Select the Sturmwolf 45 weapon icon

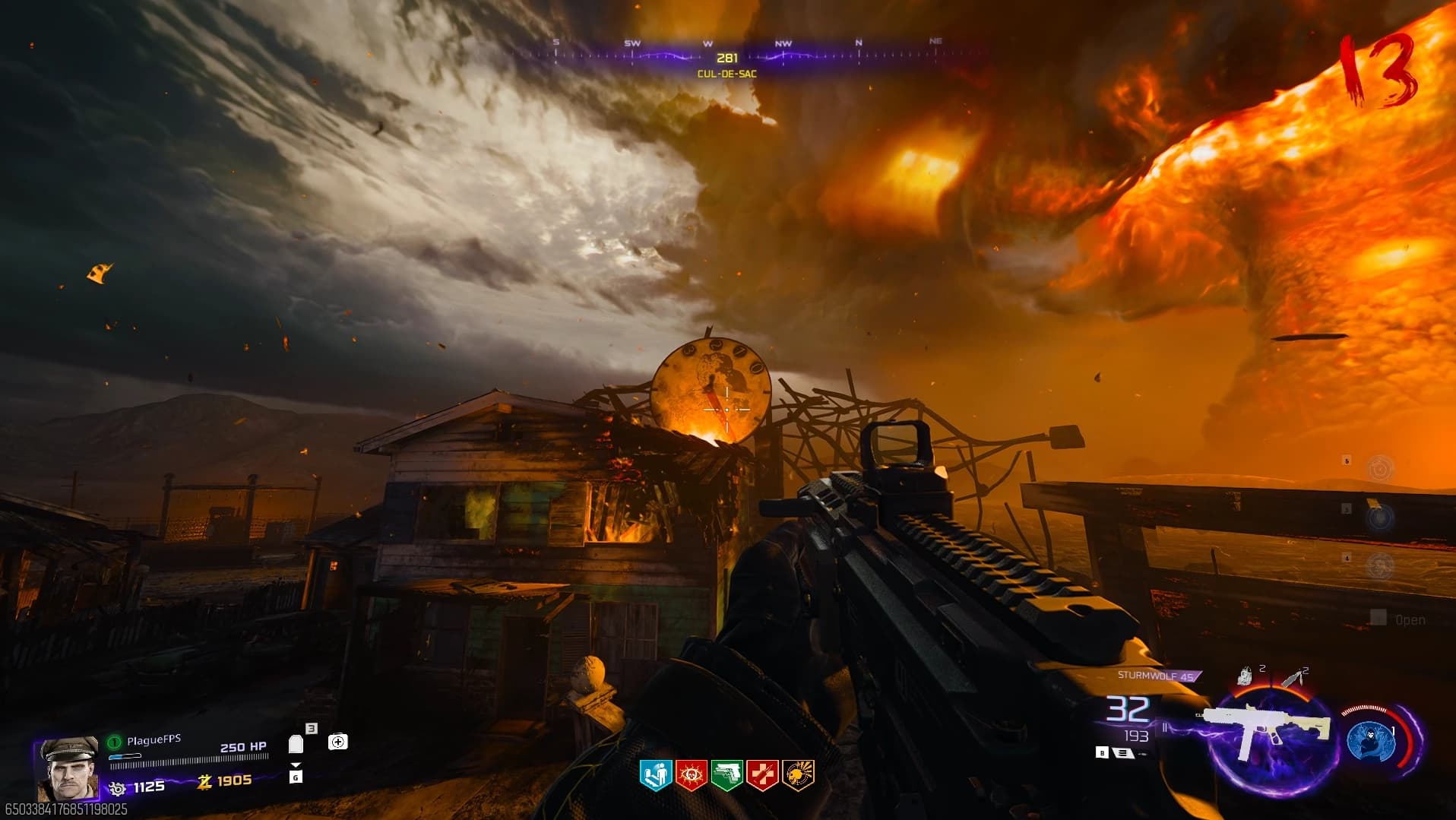[x=1266, y=731]
